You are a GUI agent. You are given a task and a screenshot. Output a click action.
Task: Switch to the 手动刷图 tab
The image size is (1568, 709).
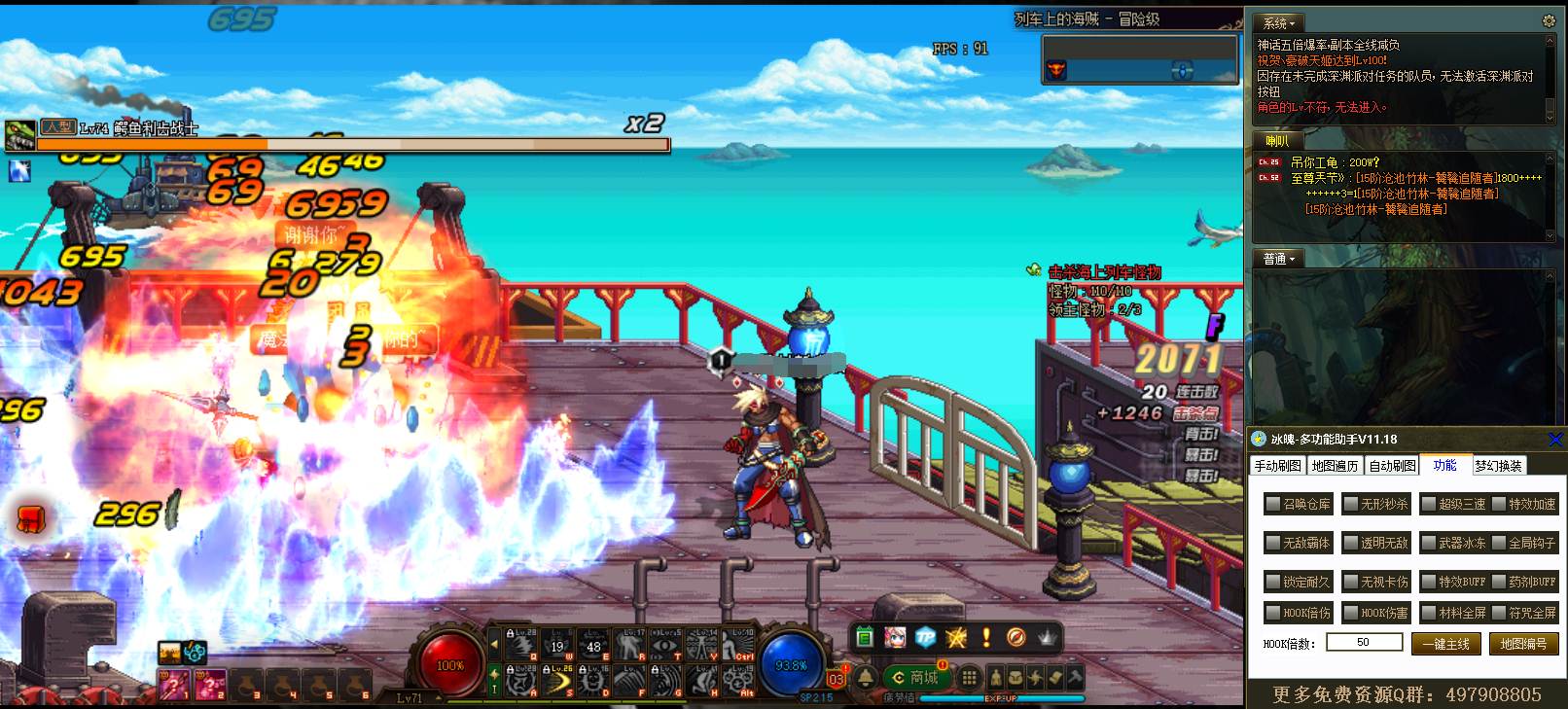point(1277,466)
